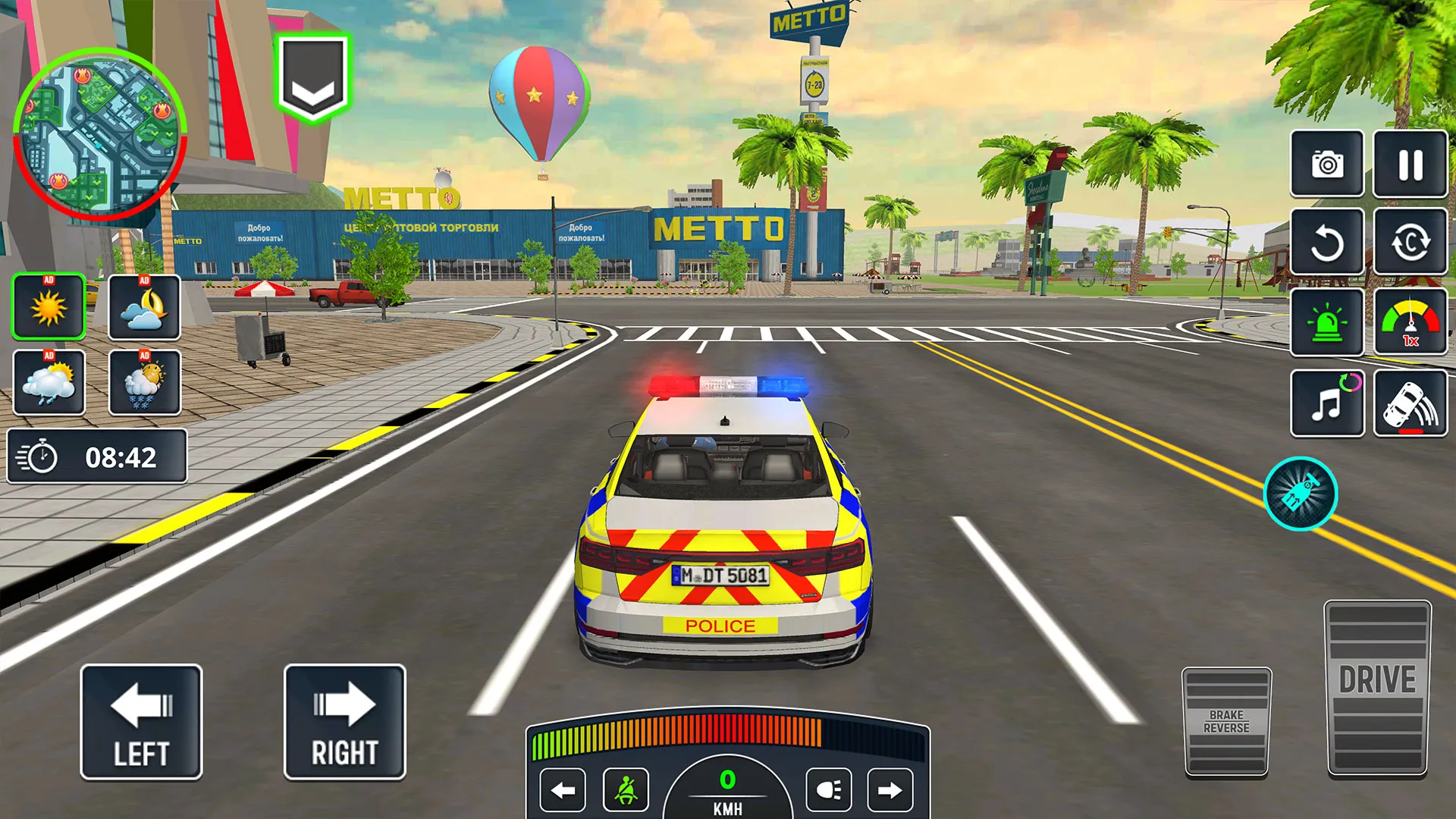The width and height of the screenshot is (1456, 819).
Task: Select the snowy weather option
Action: click(145, 383)
